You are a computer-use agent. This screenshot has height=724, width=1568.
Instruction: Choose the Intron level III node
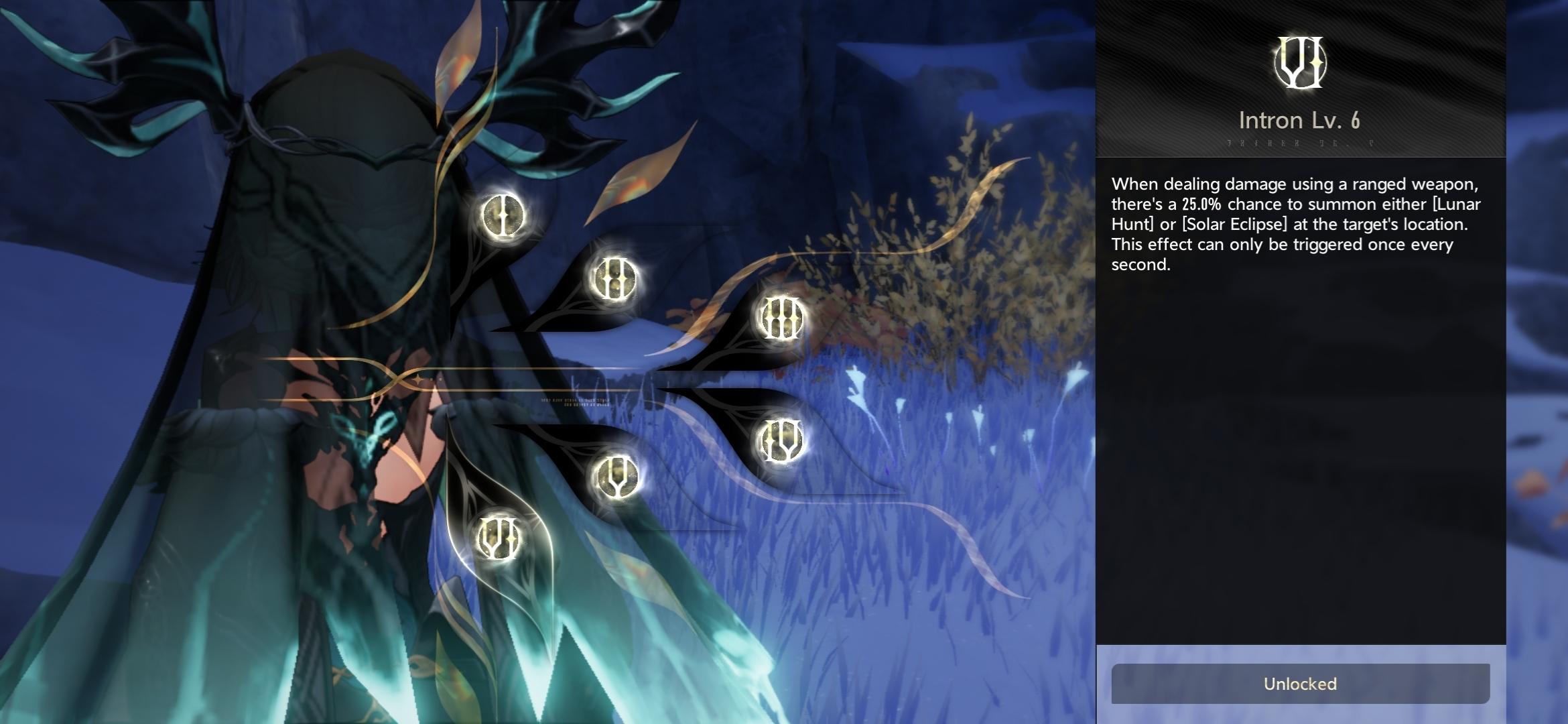click(780, 318)
